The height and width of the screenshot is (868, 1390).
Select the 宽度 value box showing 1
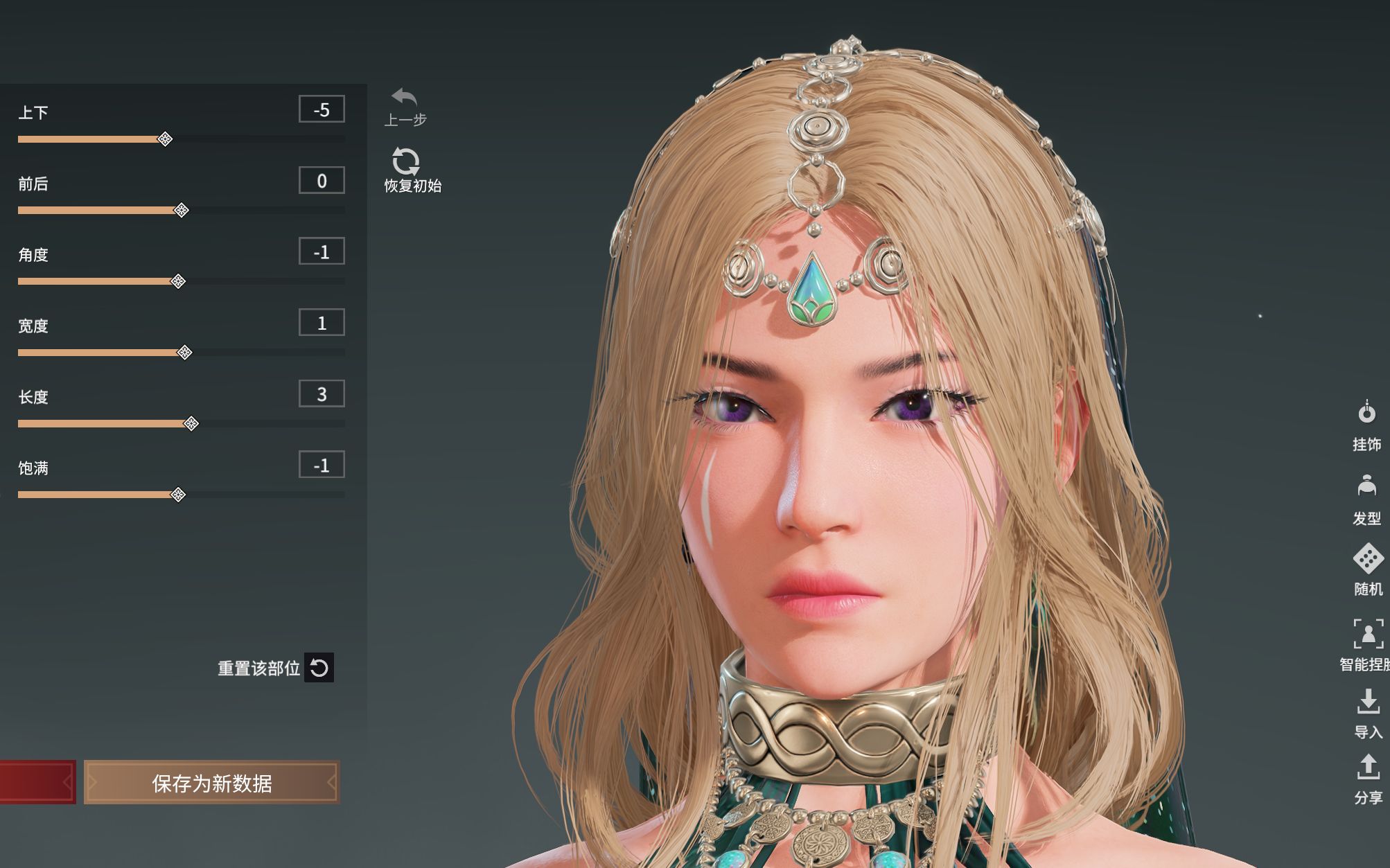coord(322,323)
